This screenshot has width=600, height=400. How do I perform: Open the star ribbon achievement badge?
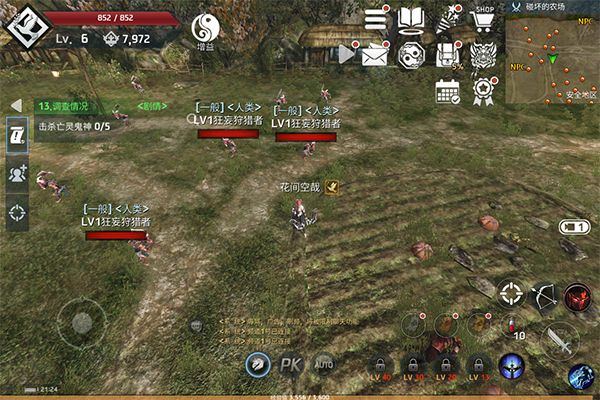click(485, 91)
